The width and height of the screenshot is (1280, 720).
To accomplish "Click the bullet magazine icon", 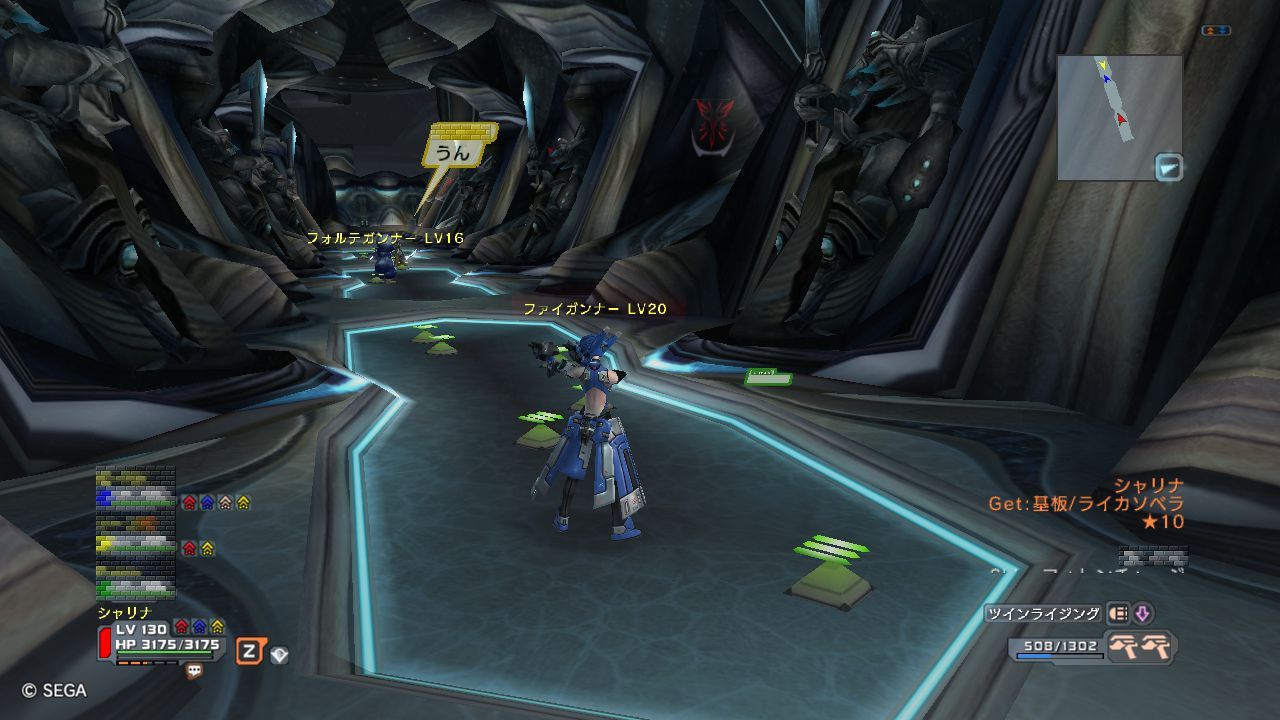I will [1118, 614].
